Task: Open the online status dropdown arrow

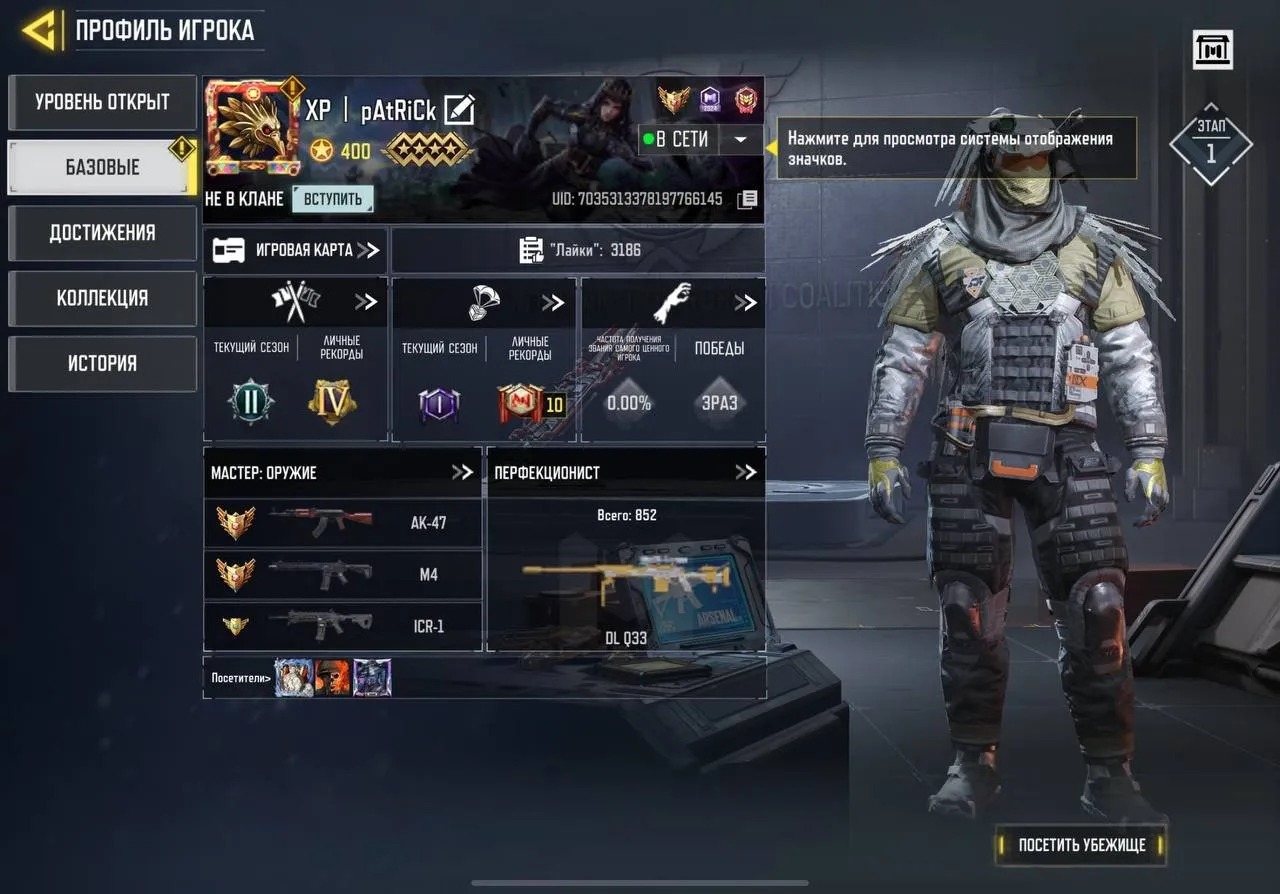Action: (740, 140)
